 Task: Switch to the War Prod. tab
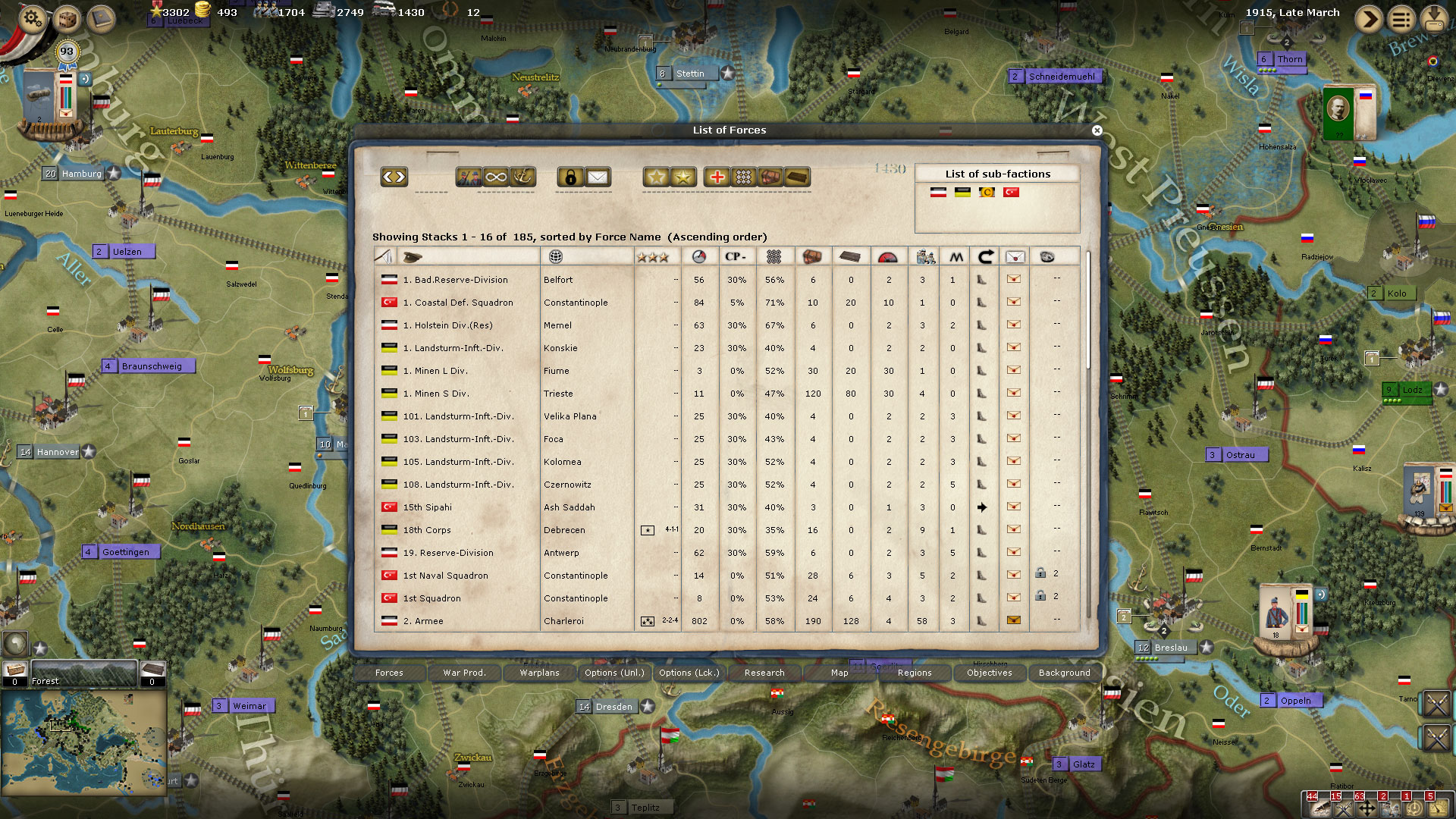click(464, 673)
